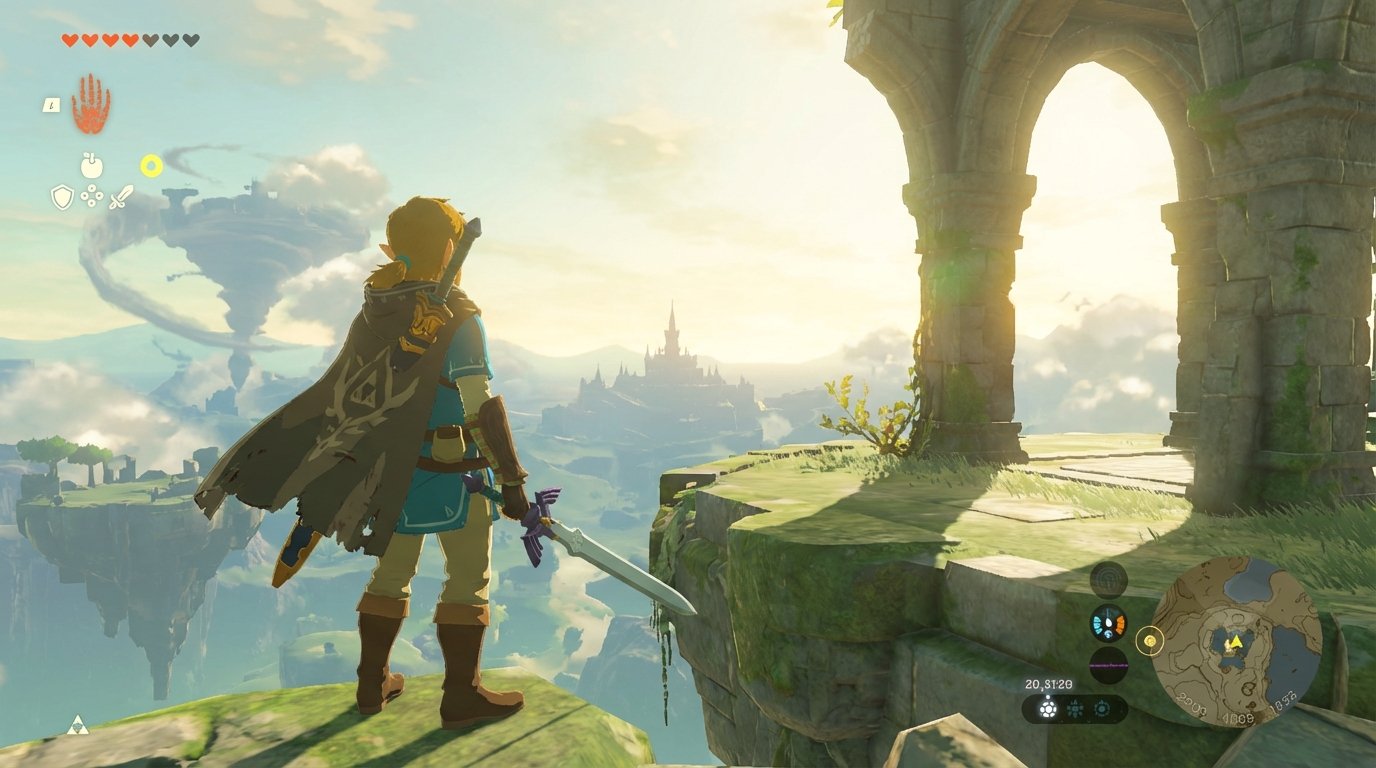
Task: Click the materials cluster icon beside the shield
Action: tap(92, 195)
